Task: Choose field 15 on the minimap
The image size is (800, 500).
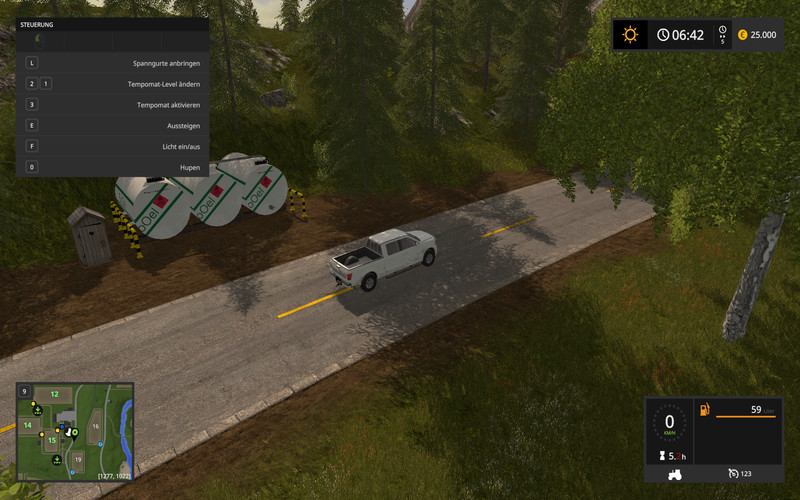Action: (52, 440)
